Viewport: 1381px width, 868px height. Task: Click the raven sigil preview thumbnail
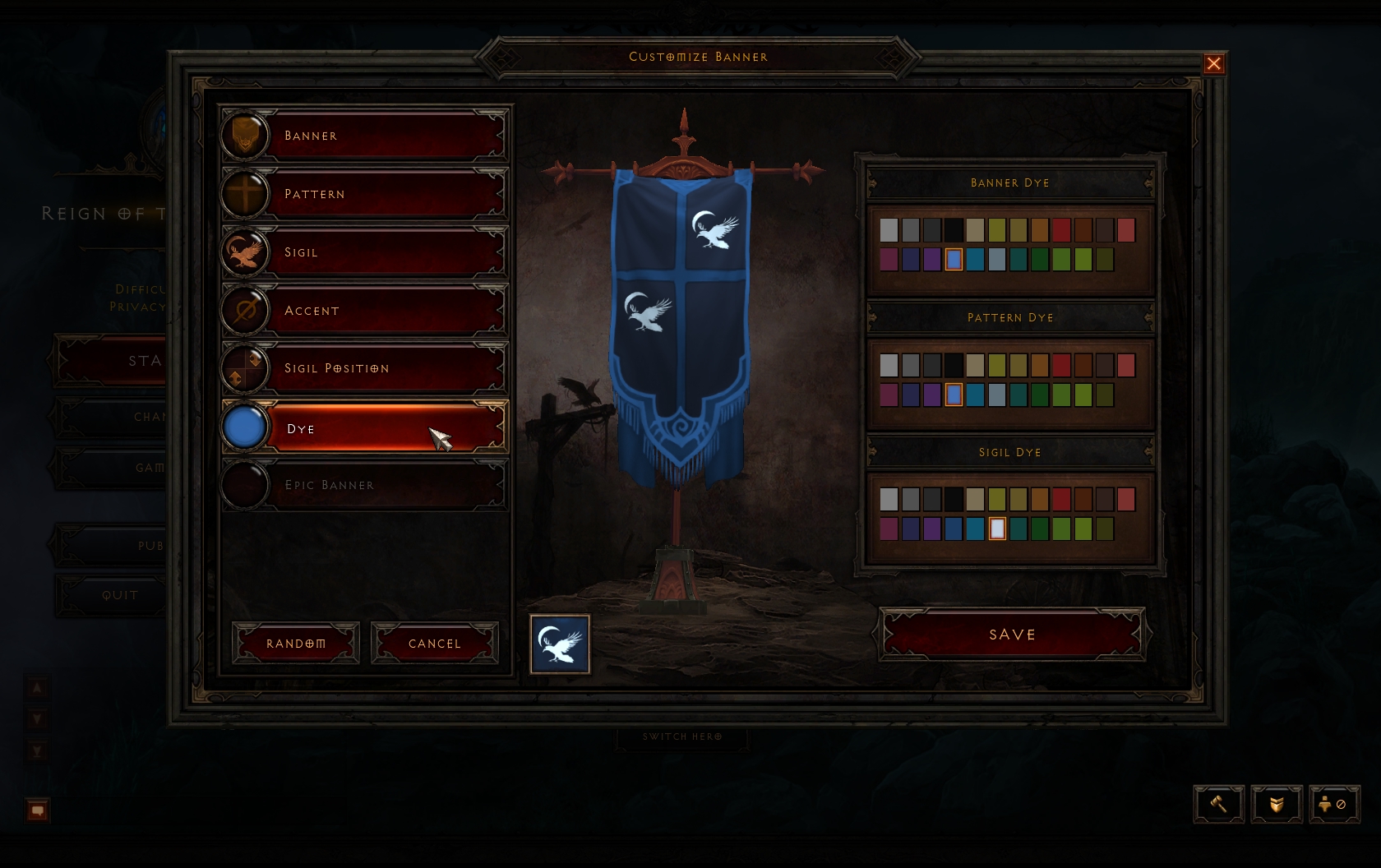560,644
